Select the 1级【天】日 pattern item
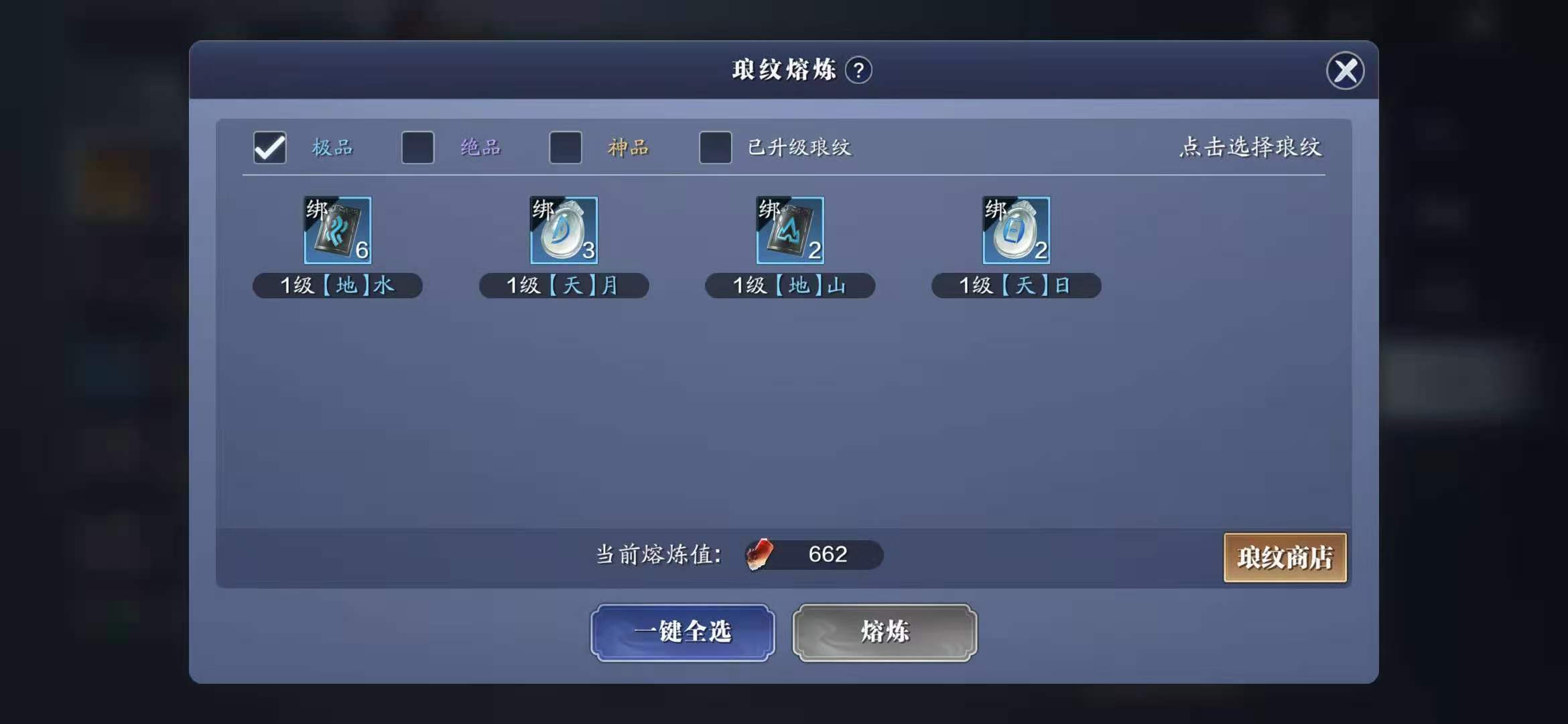The width and height of the screenshot is (1568, 724). click(x=1016, y=231)
